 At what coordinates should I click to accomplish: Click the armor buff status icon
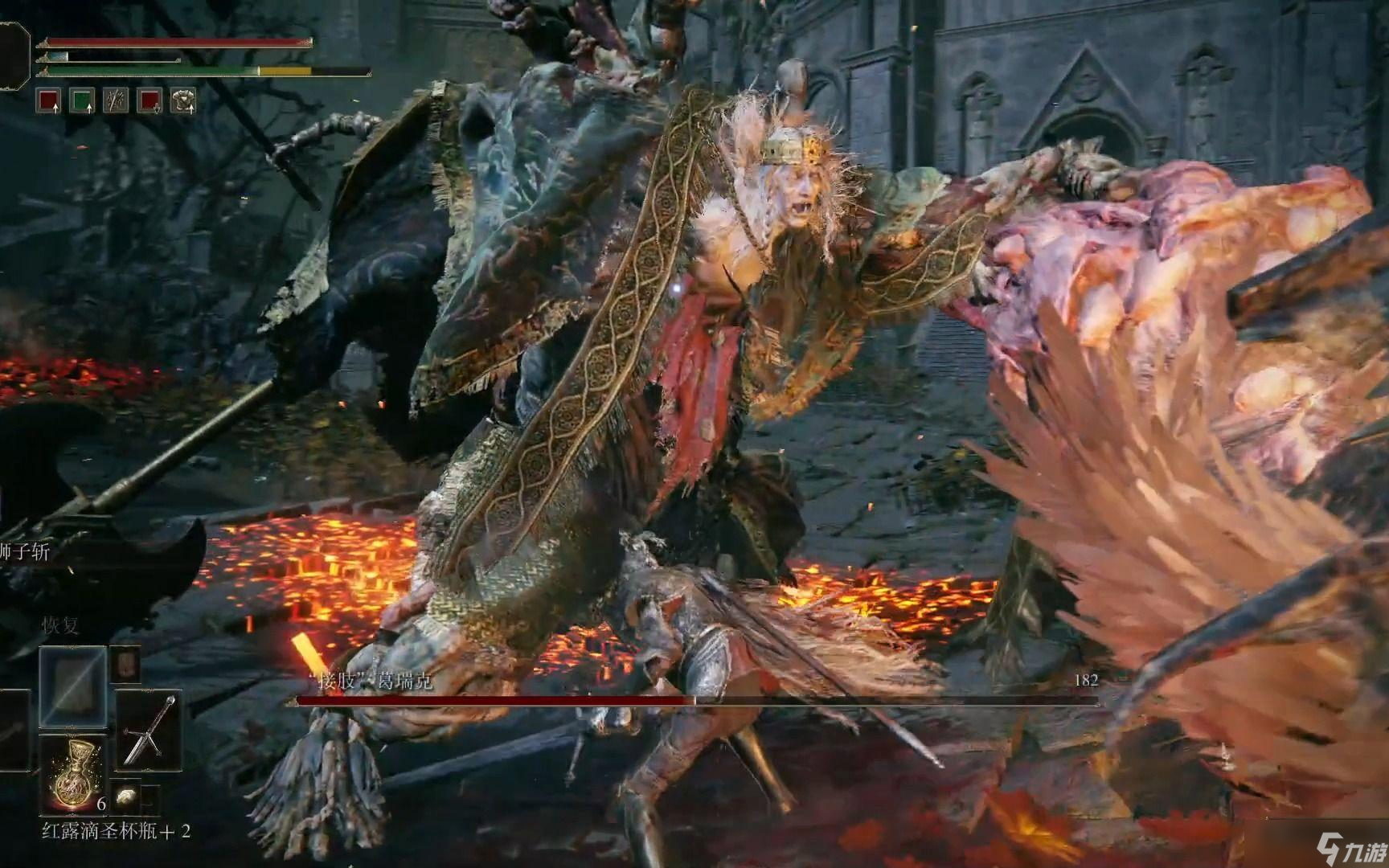(x=184, y=100)
